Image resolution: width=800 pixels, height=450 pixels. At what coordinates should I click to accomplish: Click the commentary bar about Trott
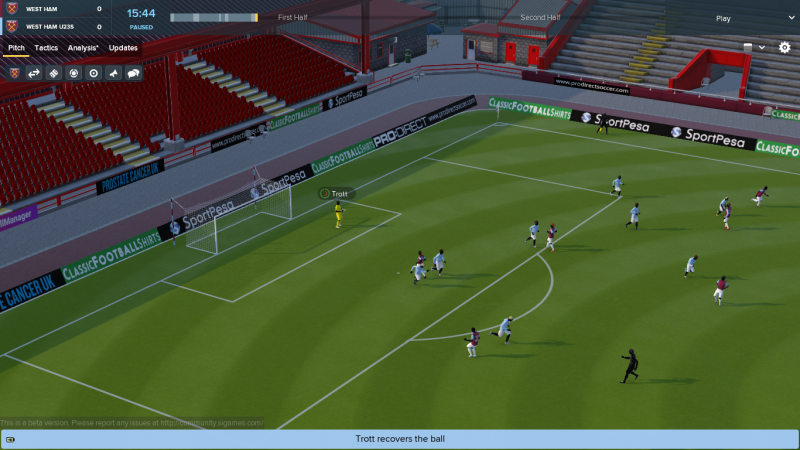400,439
